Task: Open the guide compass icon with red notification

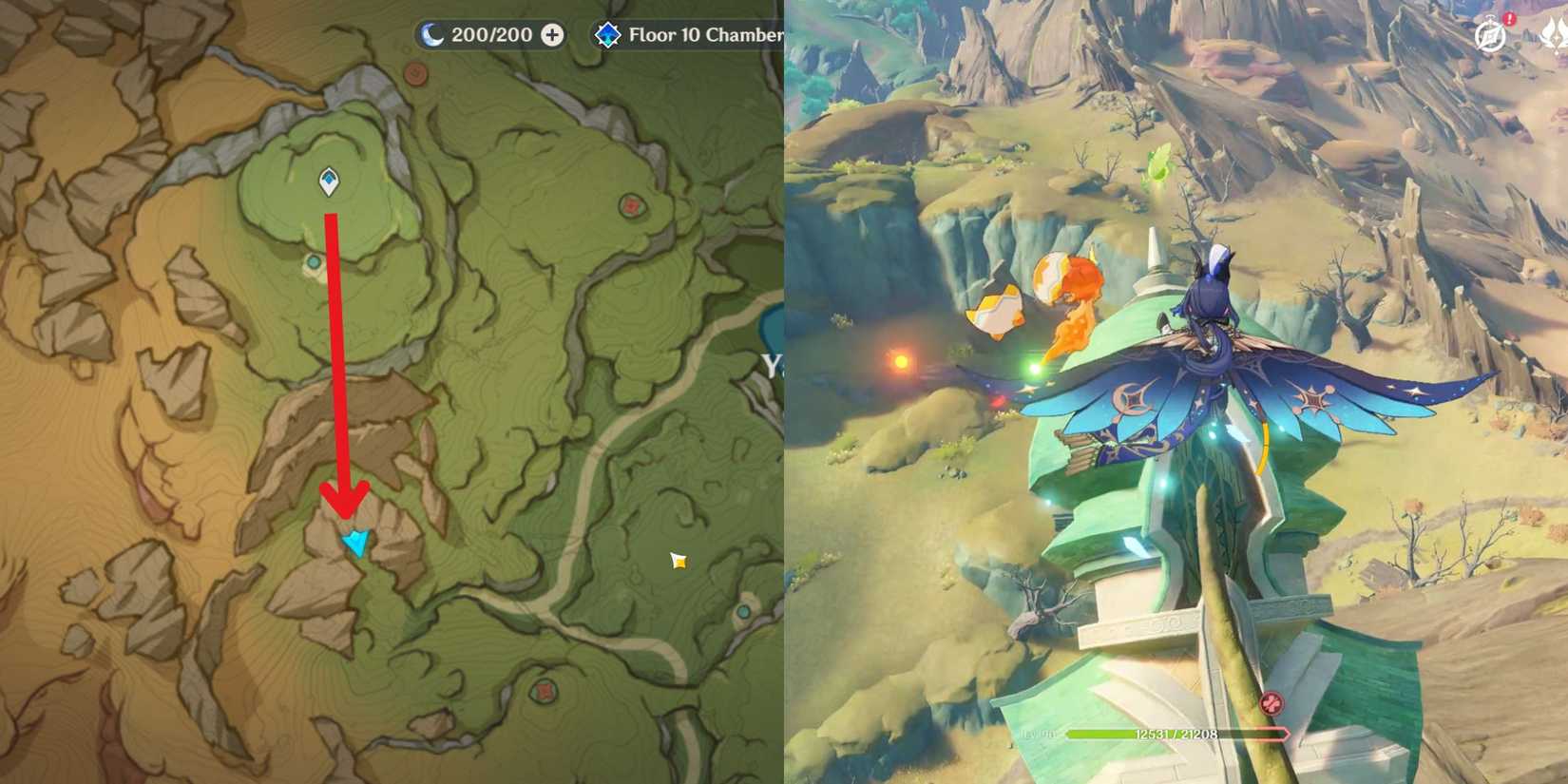Action: point(1489,36)
